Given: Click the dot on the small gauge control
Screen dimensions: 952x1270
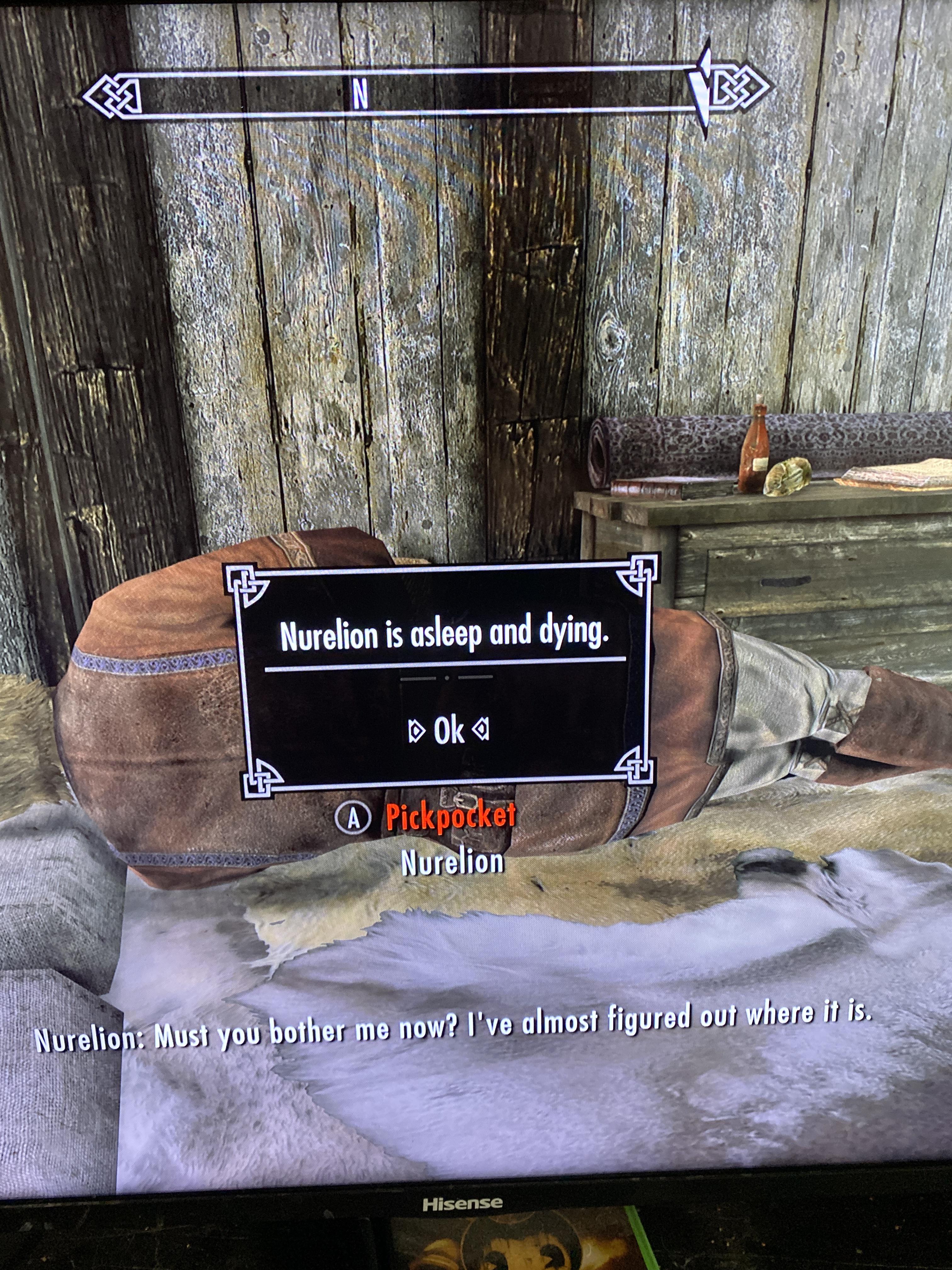Looking at the screenshot, I should pos(447,678).
